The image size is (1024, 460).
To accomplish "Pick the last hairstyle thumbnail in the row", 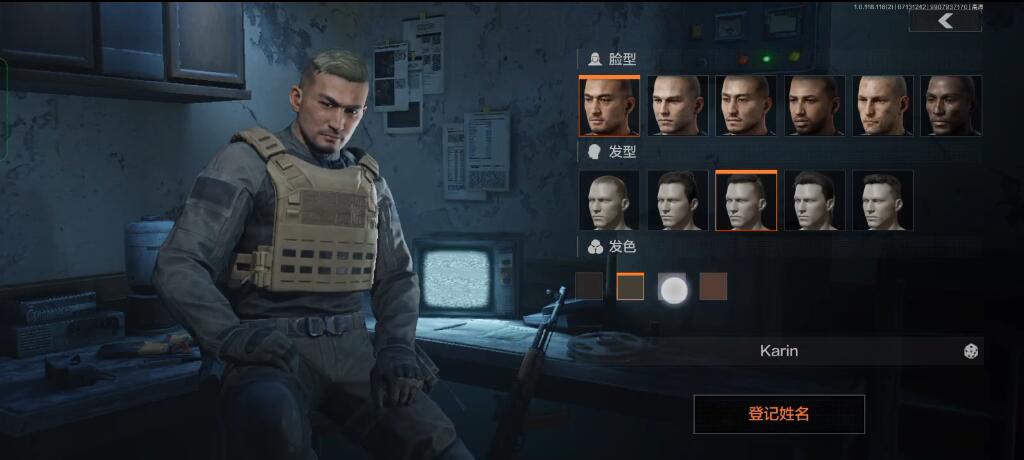I will tap(882, 201).
